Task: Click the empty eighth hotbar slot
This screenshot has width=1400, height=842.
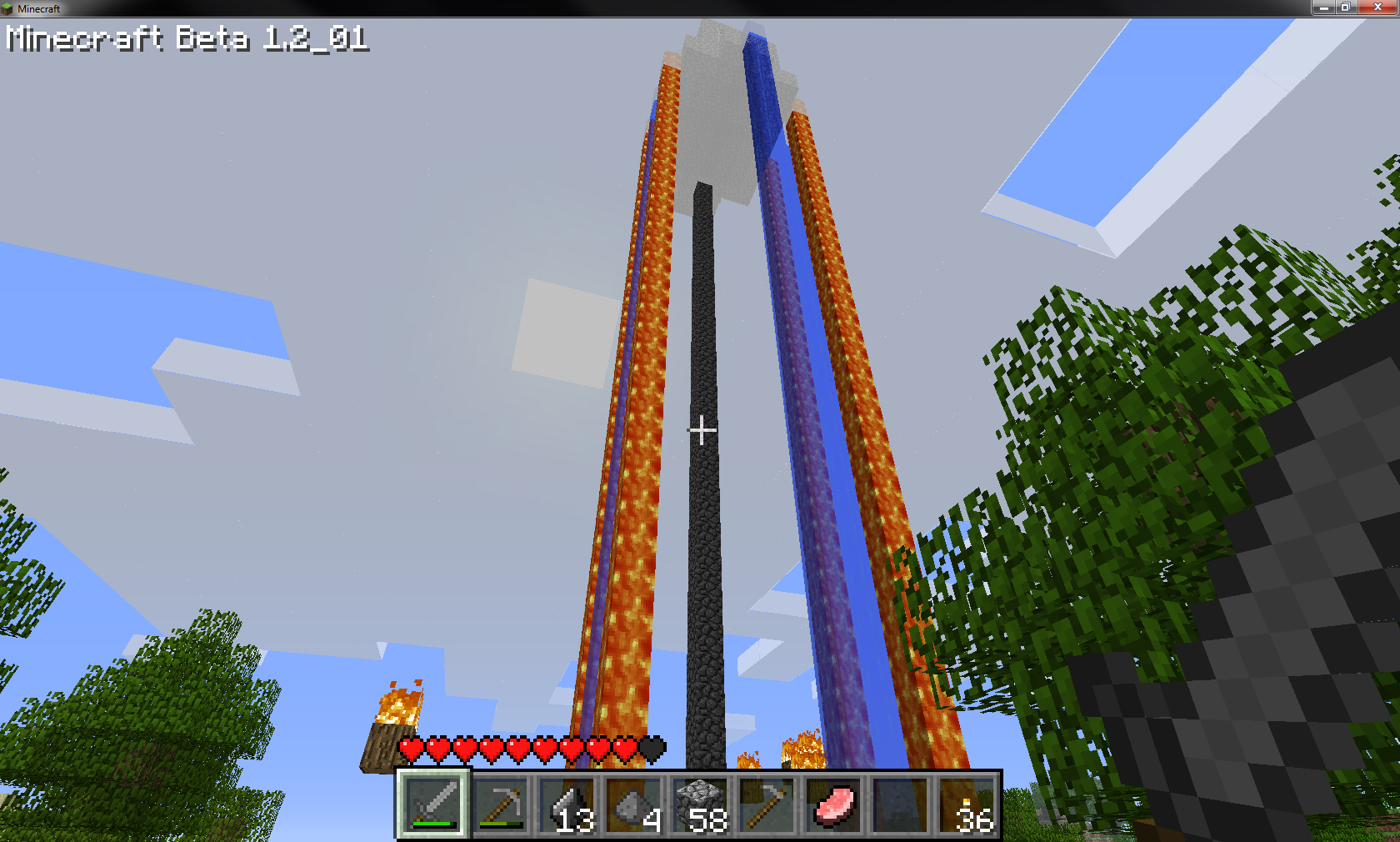Action: (899, 802)
